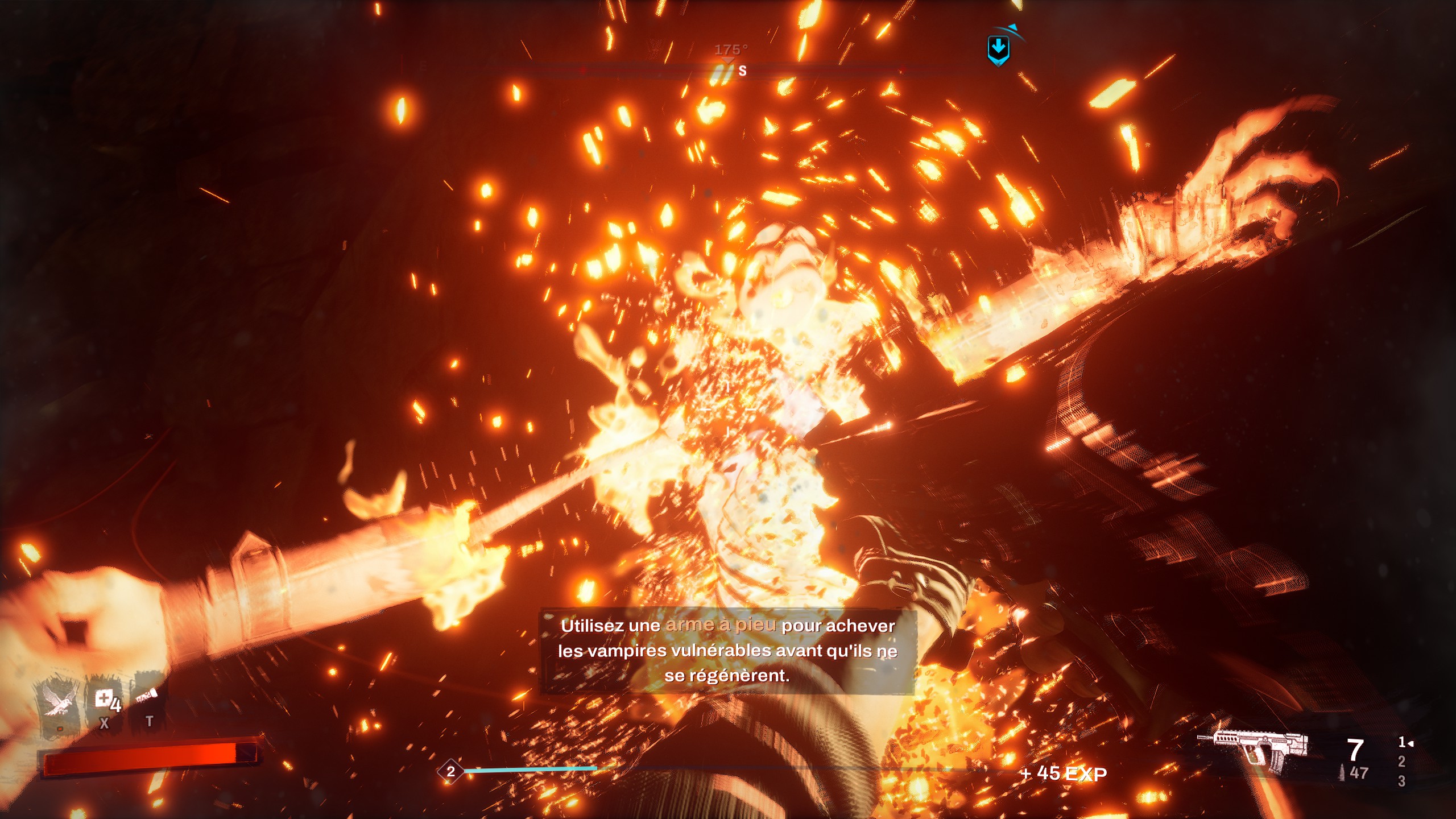This screenshot has width=1456, height=819.
Task: Click the blue objective marker on compass
Action: coord(998,49)
